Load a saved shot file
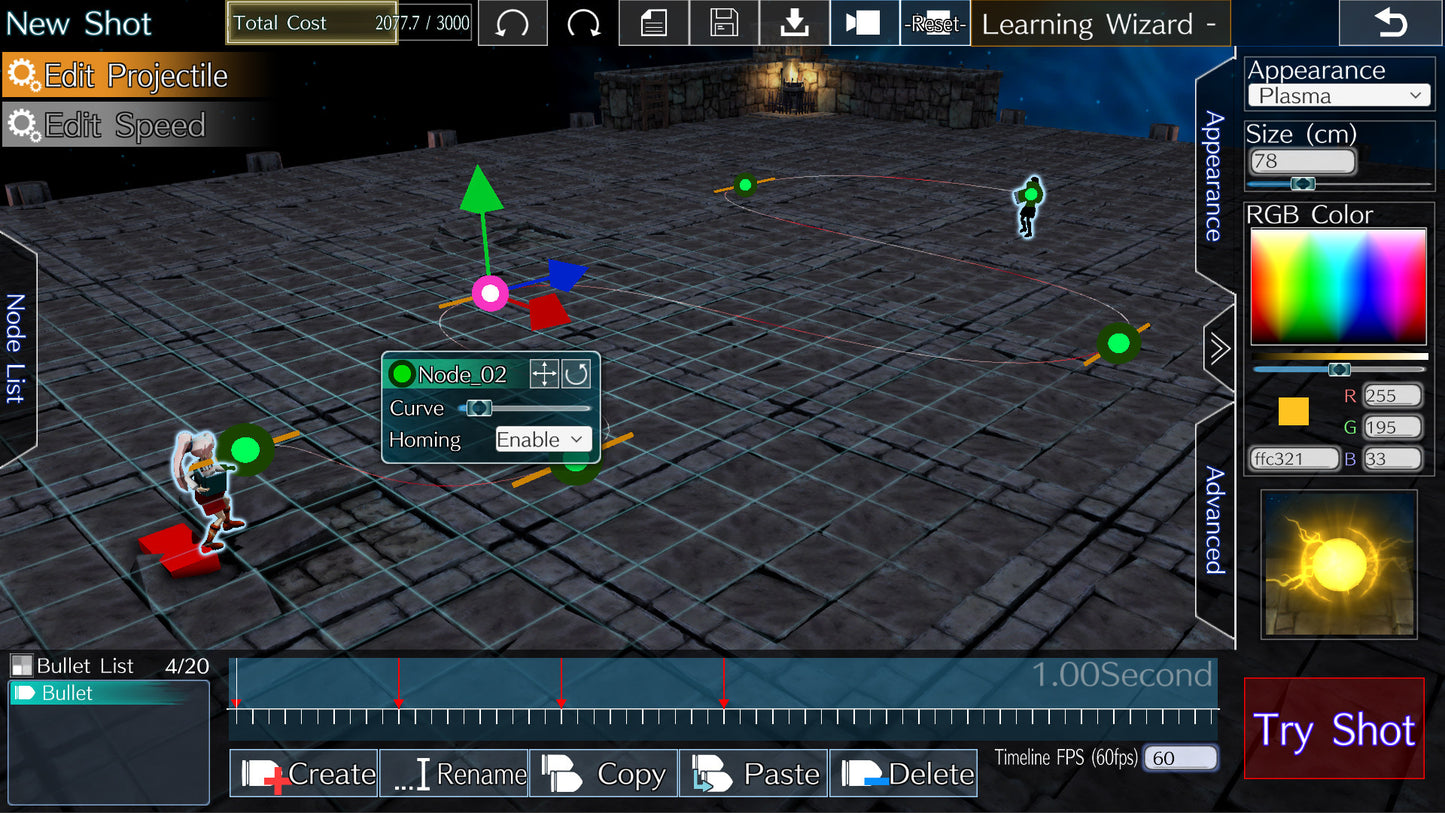 tap(794, 22)
